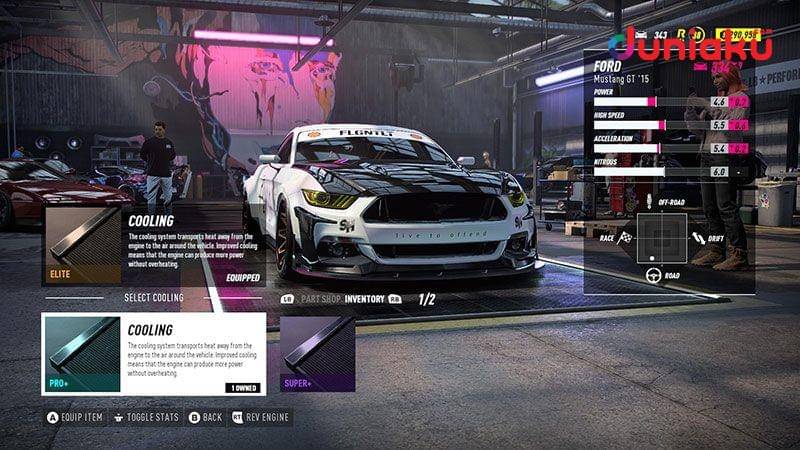Choose the Super+ cooling part

click(x=317, y=355)
